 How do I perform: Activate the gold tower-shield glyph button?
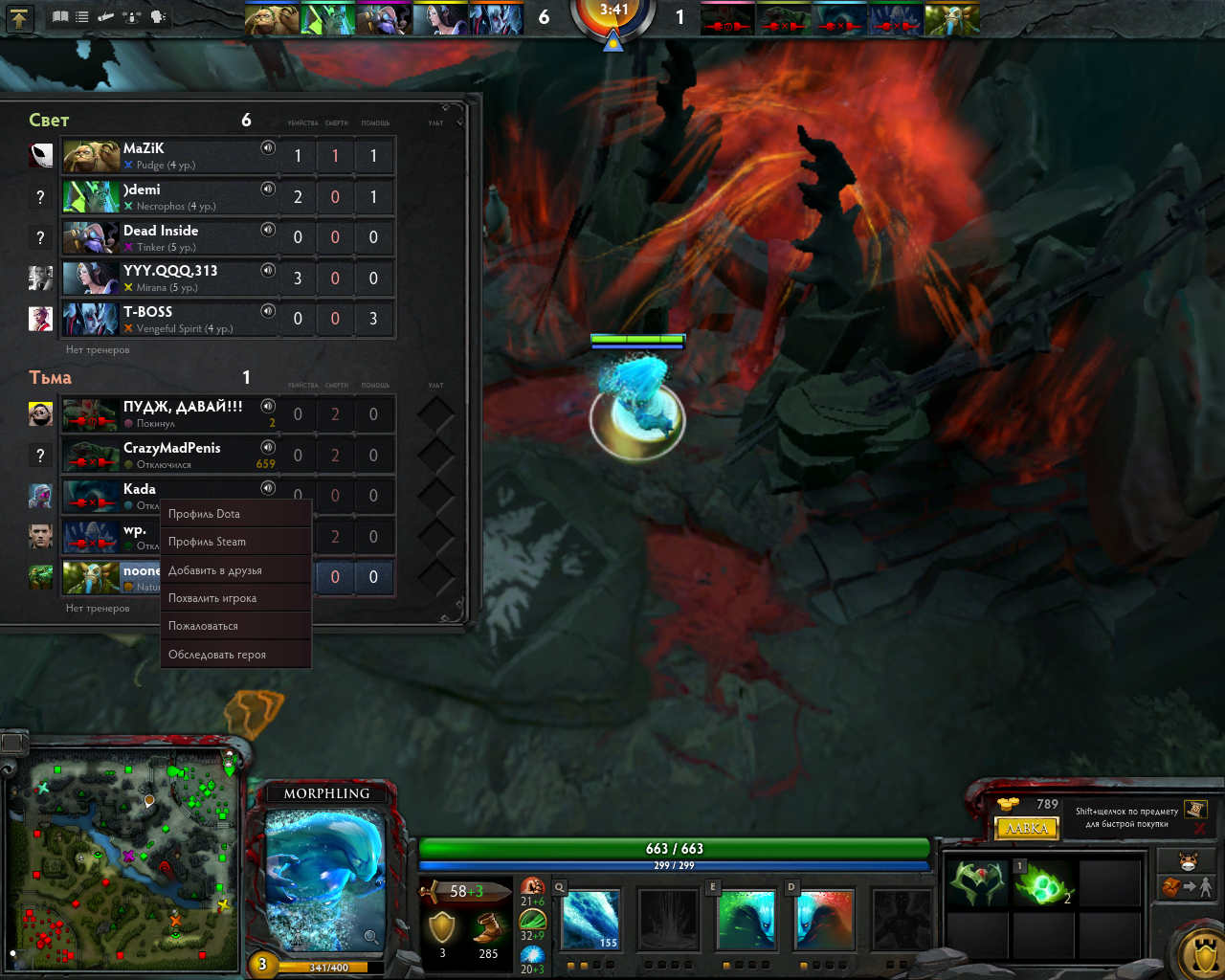(1202, 954)
